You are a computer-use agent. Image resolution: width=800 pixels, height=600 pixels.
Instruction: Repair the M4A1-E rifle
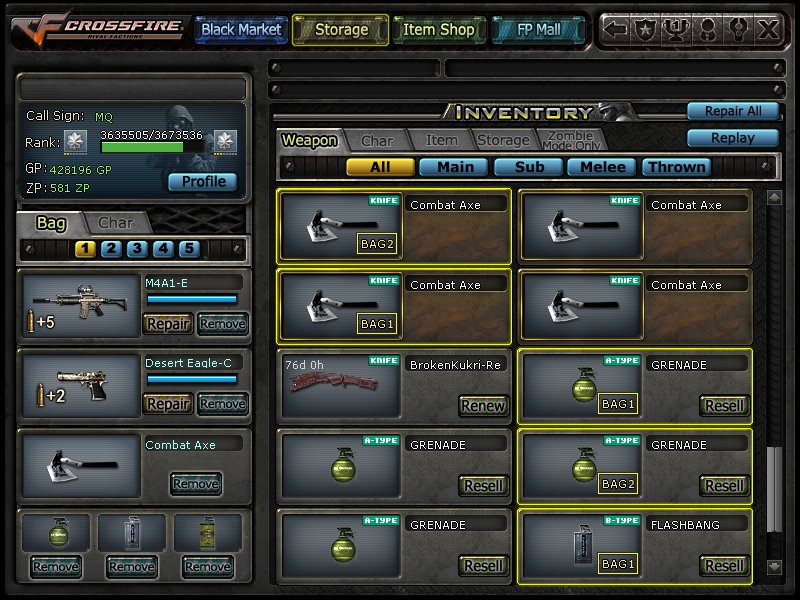[x=168, y=323]
